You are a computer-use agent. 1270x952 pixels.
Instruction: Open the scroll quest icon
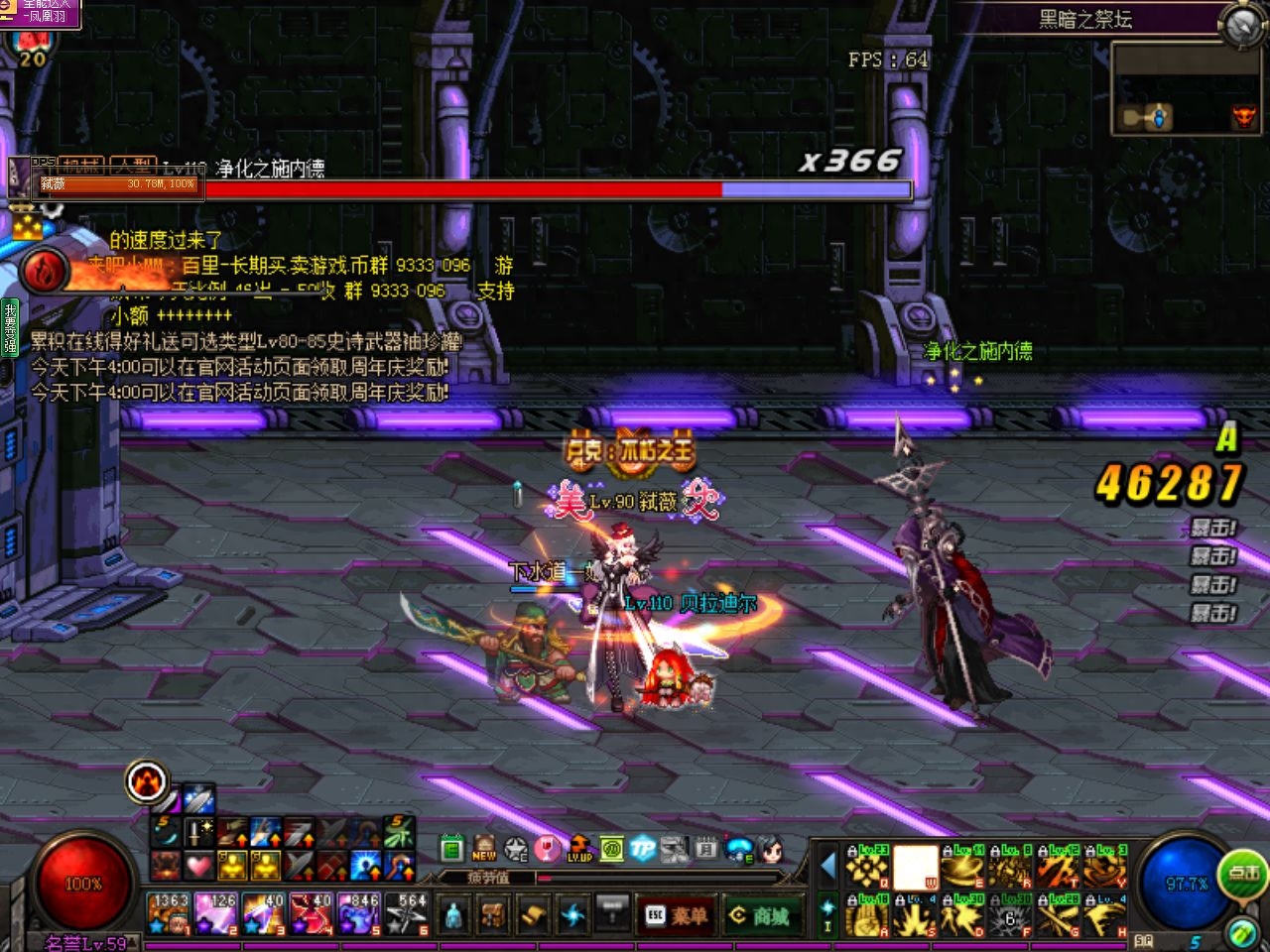point(533,913)
